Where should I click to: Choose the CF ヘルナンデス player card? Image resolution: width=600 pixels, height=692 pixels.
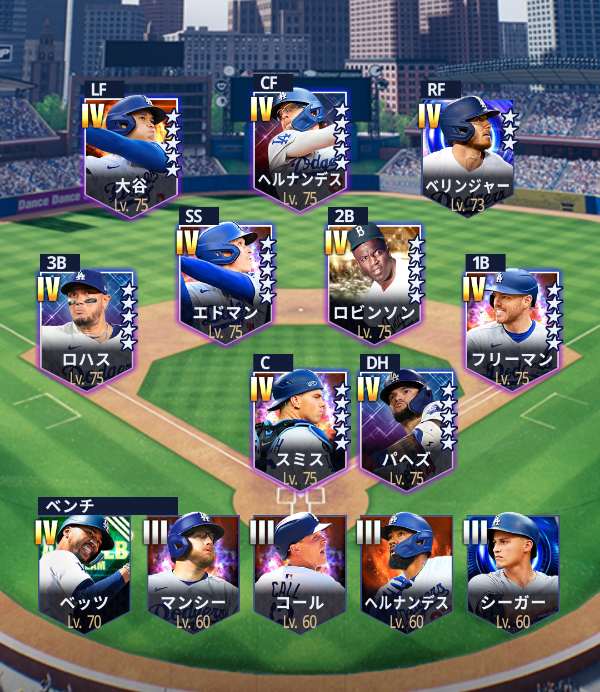tap(299, 147)
